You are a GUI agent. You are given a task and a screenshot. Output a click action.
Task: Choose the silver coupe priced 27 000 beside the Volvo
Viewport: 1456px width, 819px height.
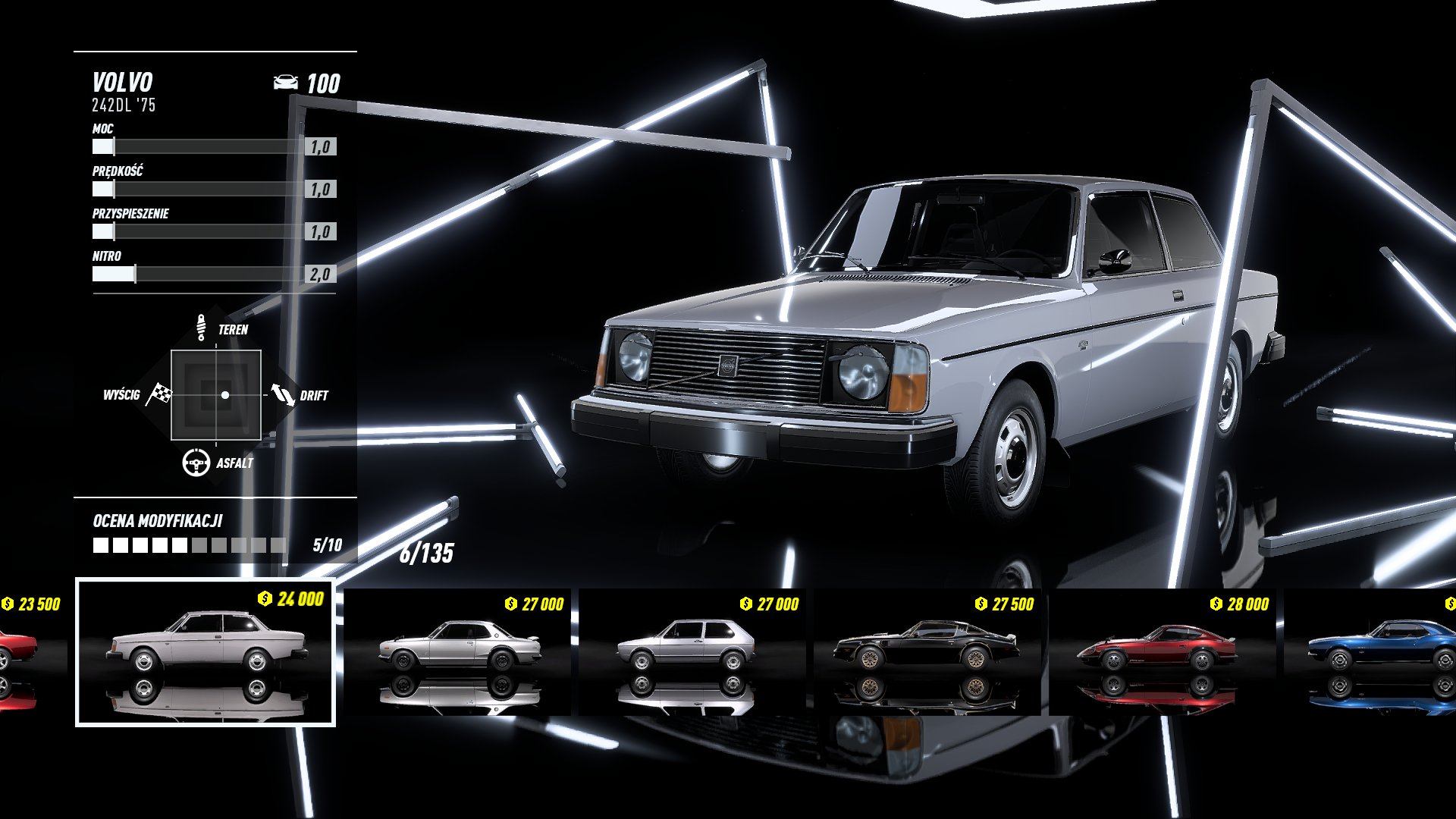[457, 652]
